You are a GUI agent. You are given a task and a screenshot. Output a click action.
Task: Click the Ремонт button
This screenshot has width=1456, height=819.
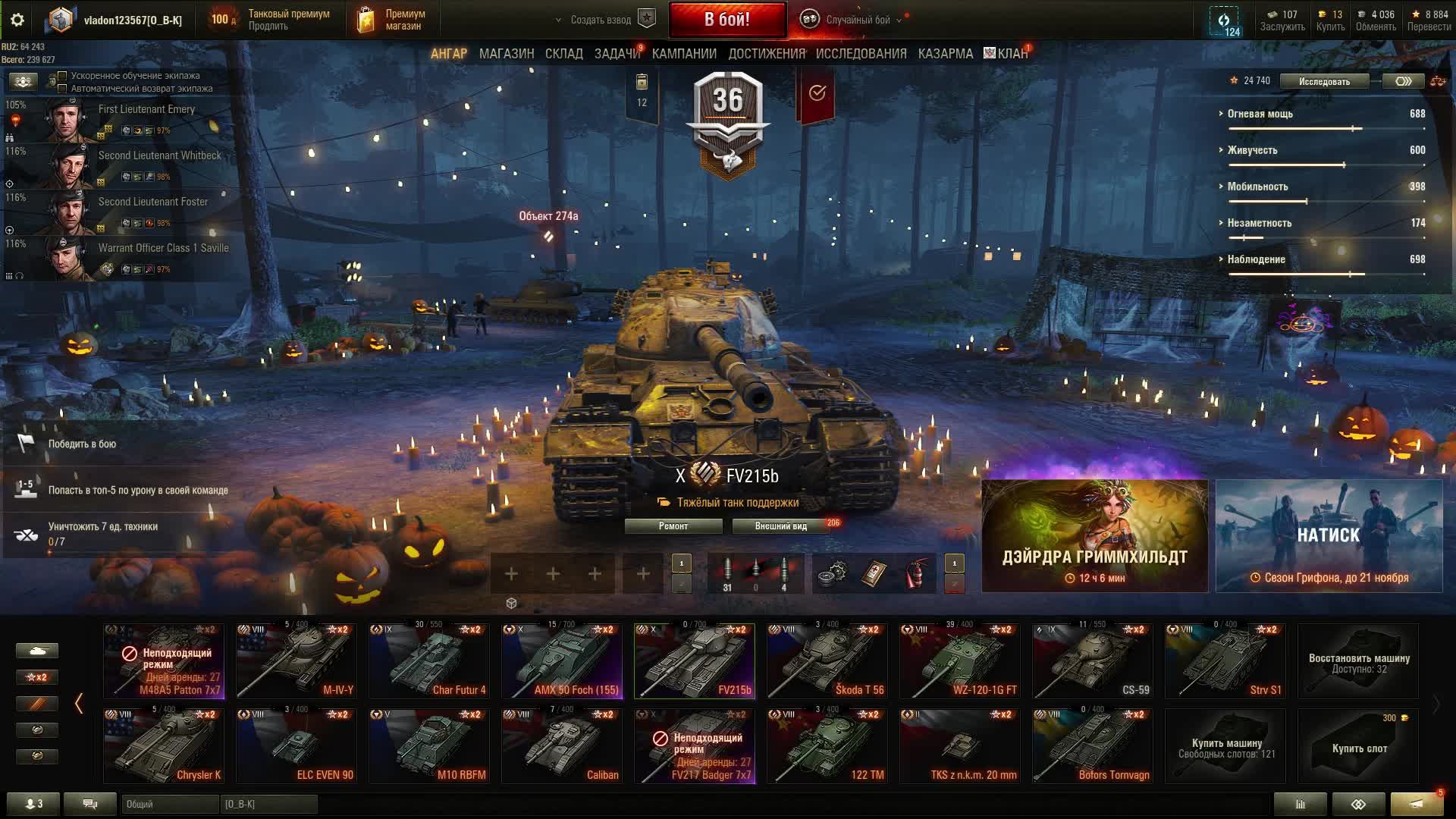click(x=673, y=526)
